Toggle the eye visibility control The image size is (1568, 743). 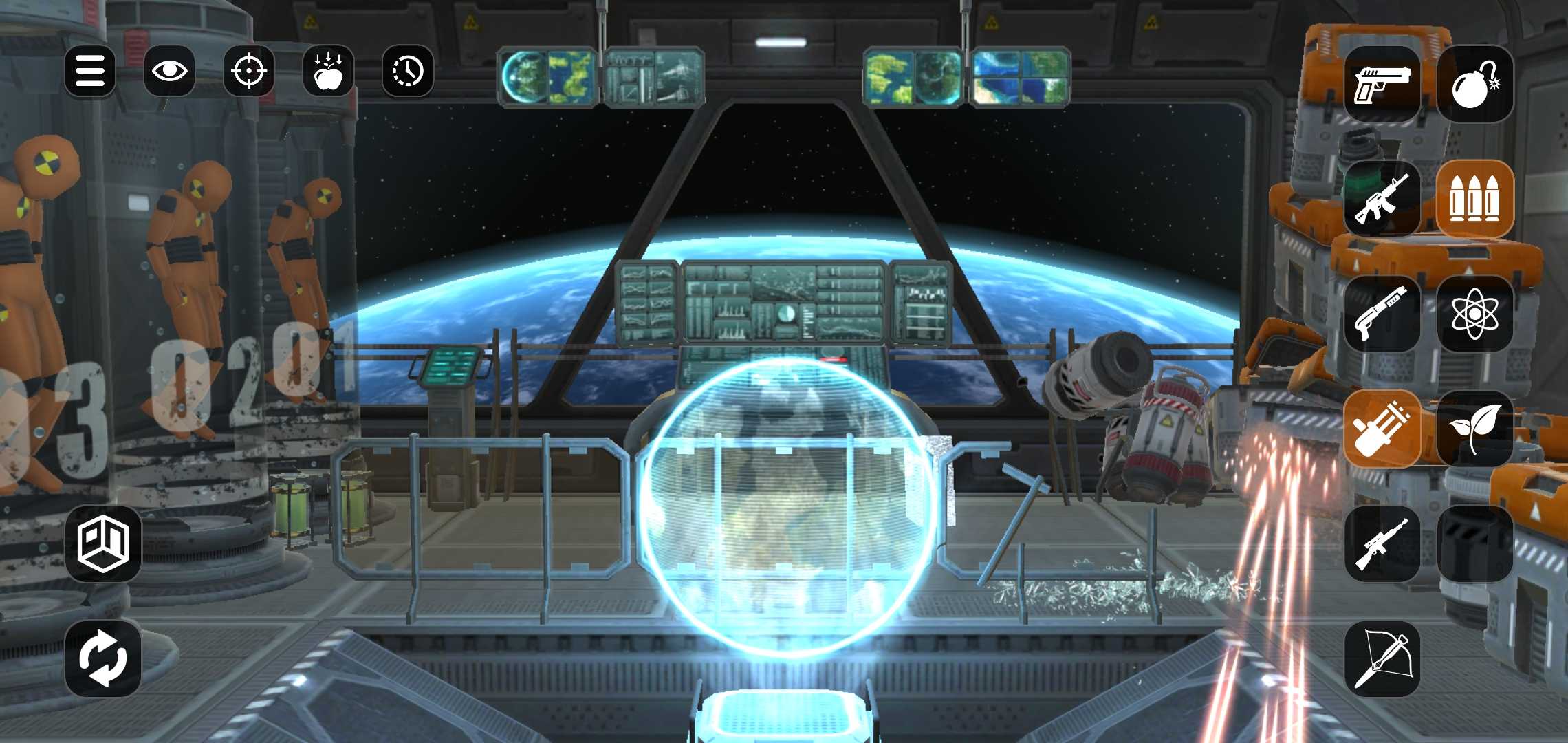click(169, 70)
